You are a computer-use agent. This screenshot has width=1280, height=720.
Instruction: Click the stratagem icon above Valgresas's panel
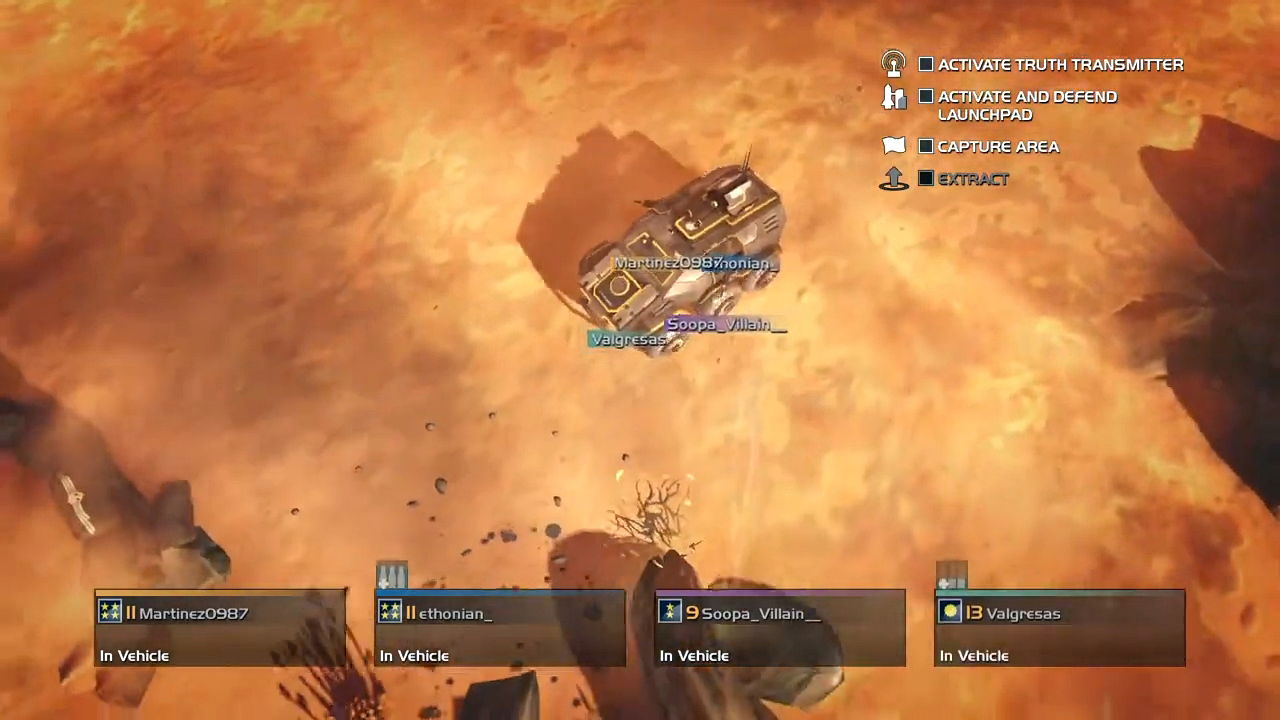(952, 576)
